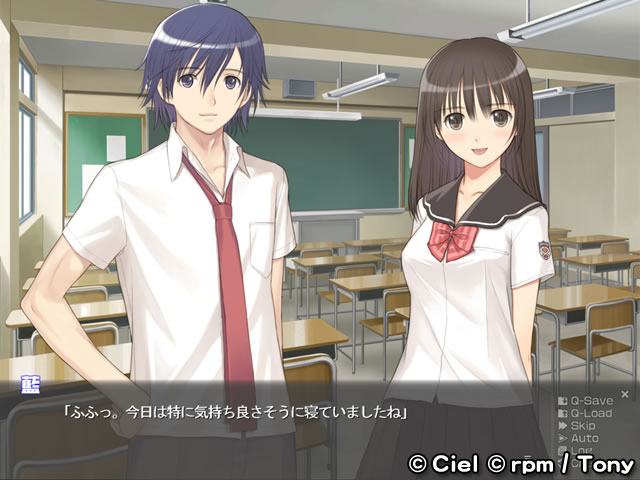Activate Skip to fast-forward dialogue

click(584, 425)
